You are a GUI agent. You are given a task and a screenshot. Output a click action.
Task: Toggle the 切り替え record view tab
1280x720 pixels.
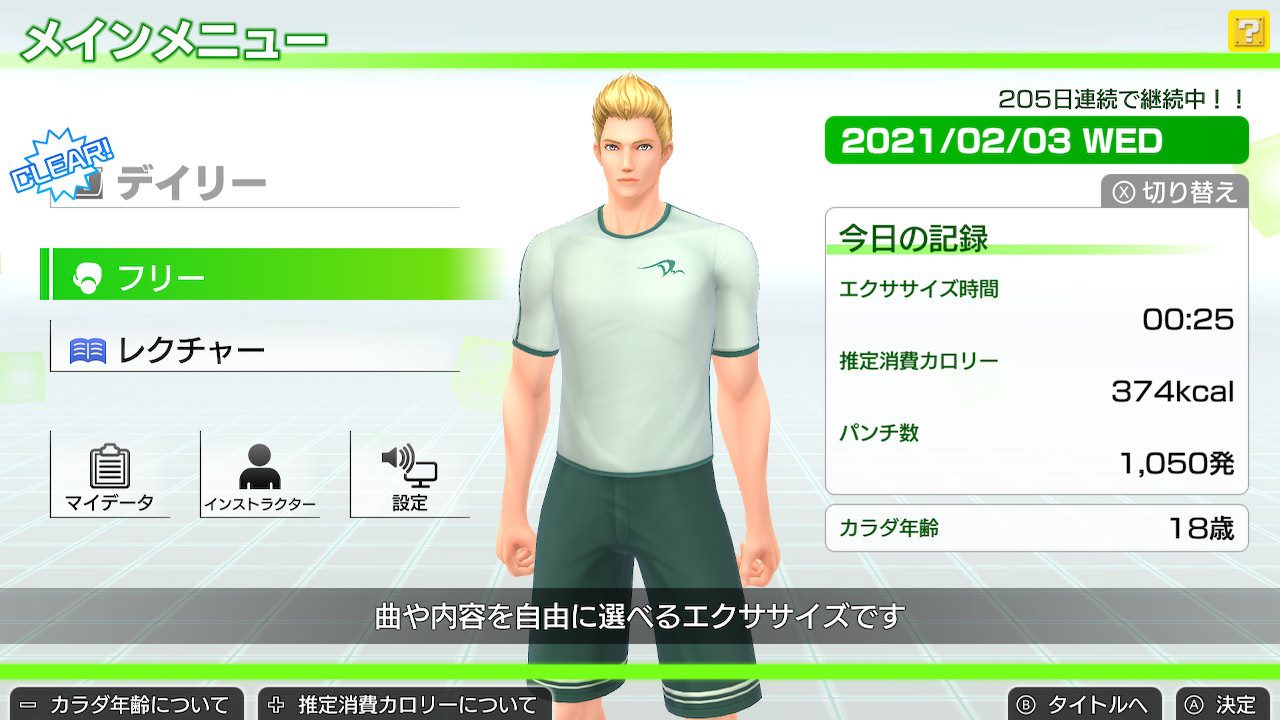pyautogui.click(x=1176, y=191)
